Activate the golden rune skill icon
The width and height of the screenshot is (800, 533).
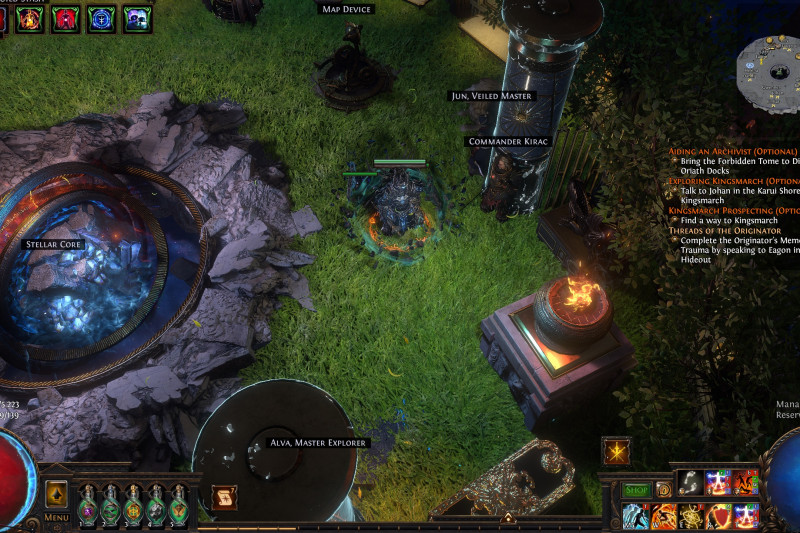point(691,516)
